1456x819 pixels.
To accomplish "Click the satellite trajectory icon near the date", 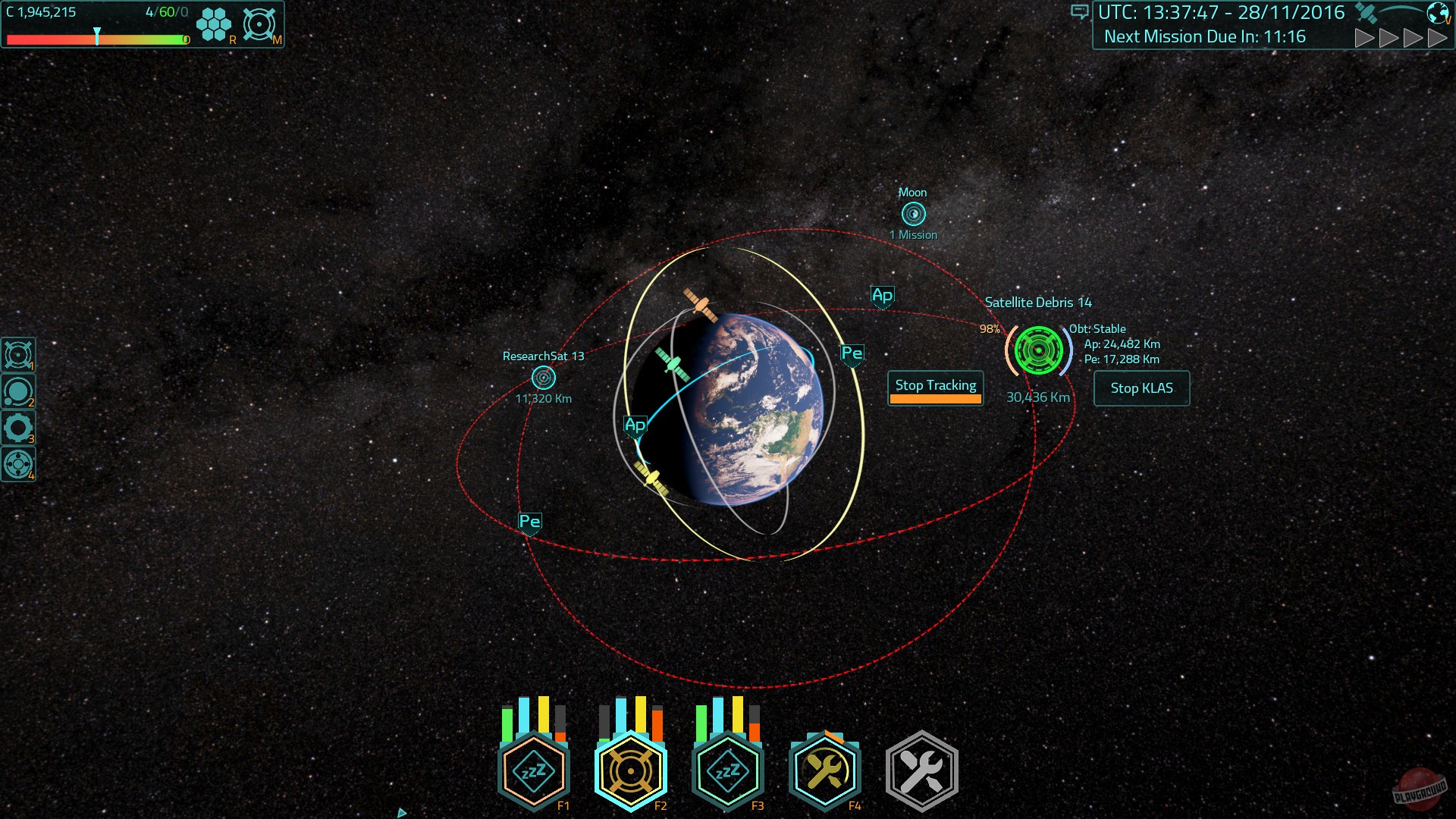I will tap(1365, 12).
